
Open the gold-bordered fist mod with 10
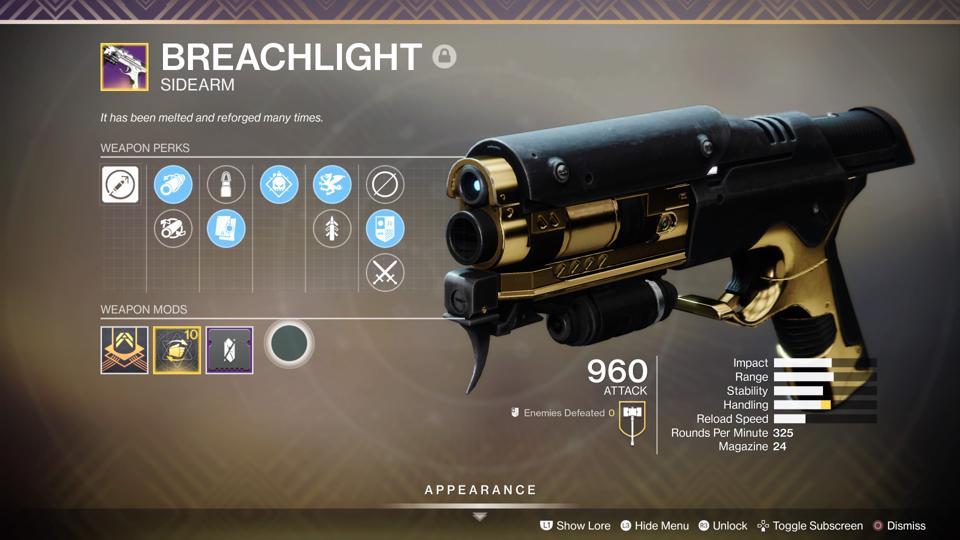[x=177, y=350]
